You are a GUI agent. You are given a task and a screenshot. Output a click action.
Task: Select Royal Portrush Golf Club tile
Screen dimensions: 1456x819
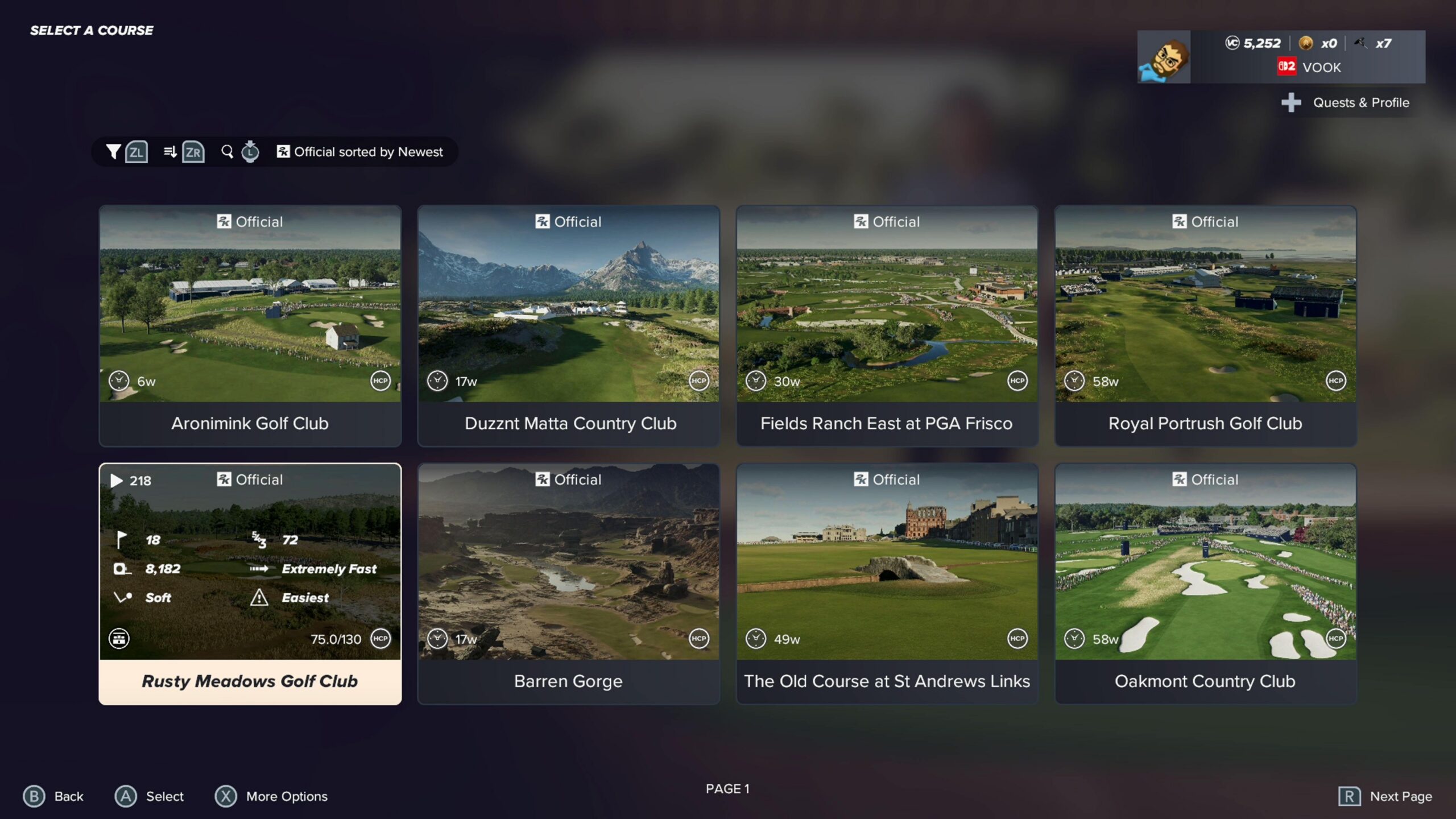click(1206, 325)
